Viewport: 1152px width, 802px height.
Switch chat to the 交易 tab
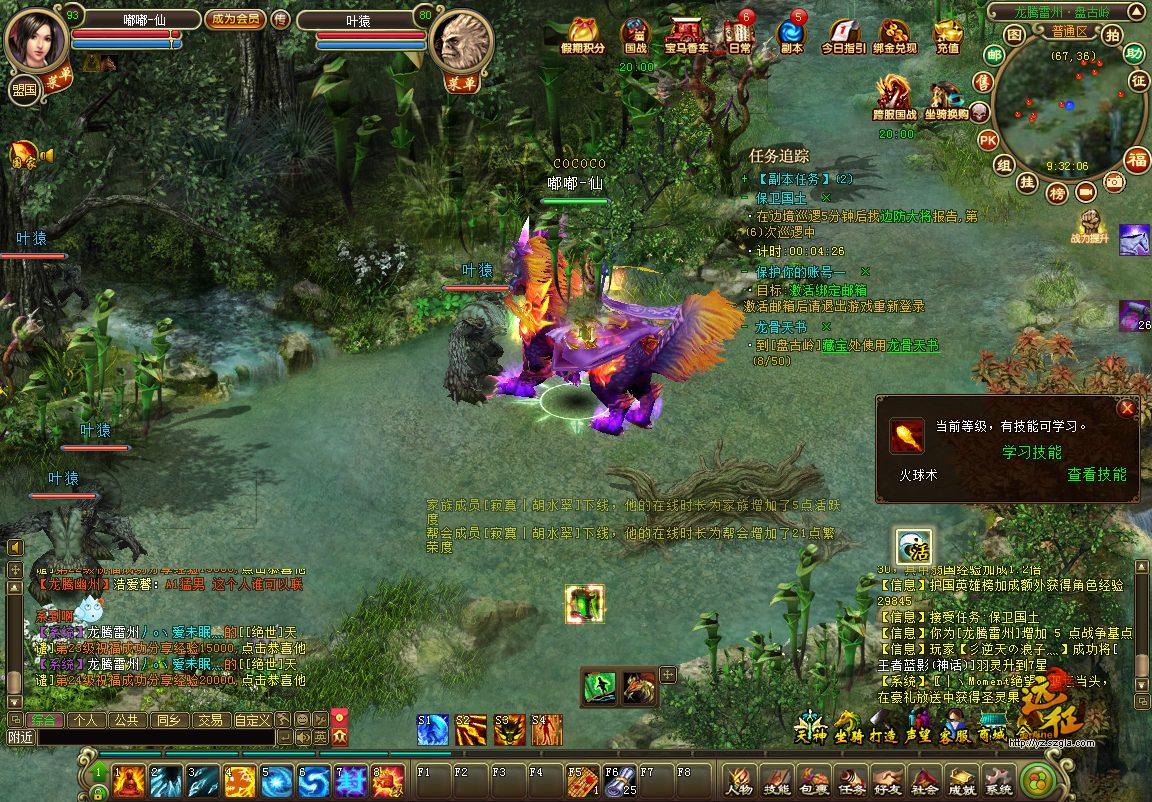click(x=209, y=719)
